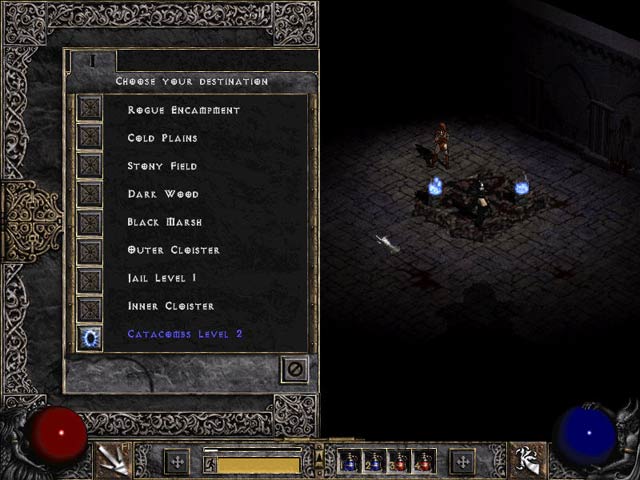The image size is (640, 480).
Task: Choose the Outer Cloister destination
Action: click(x=90, y=249)
